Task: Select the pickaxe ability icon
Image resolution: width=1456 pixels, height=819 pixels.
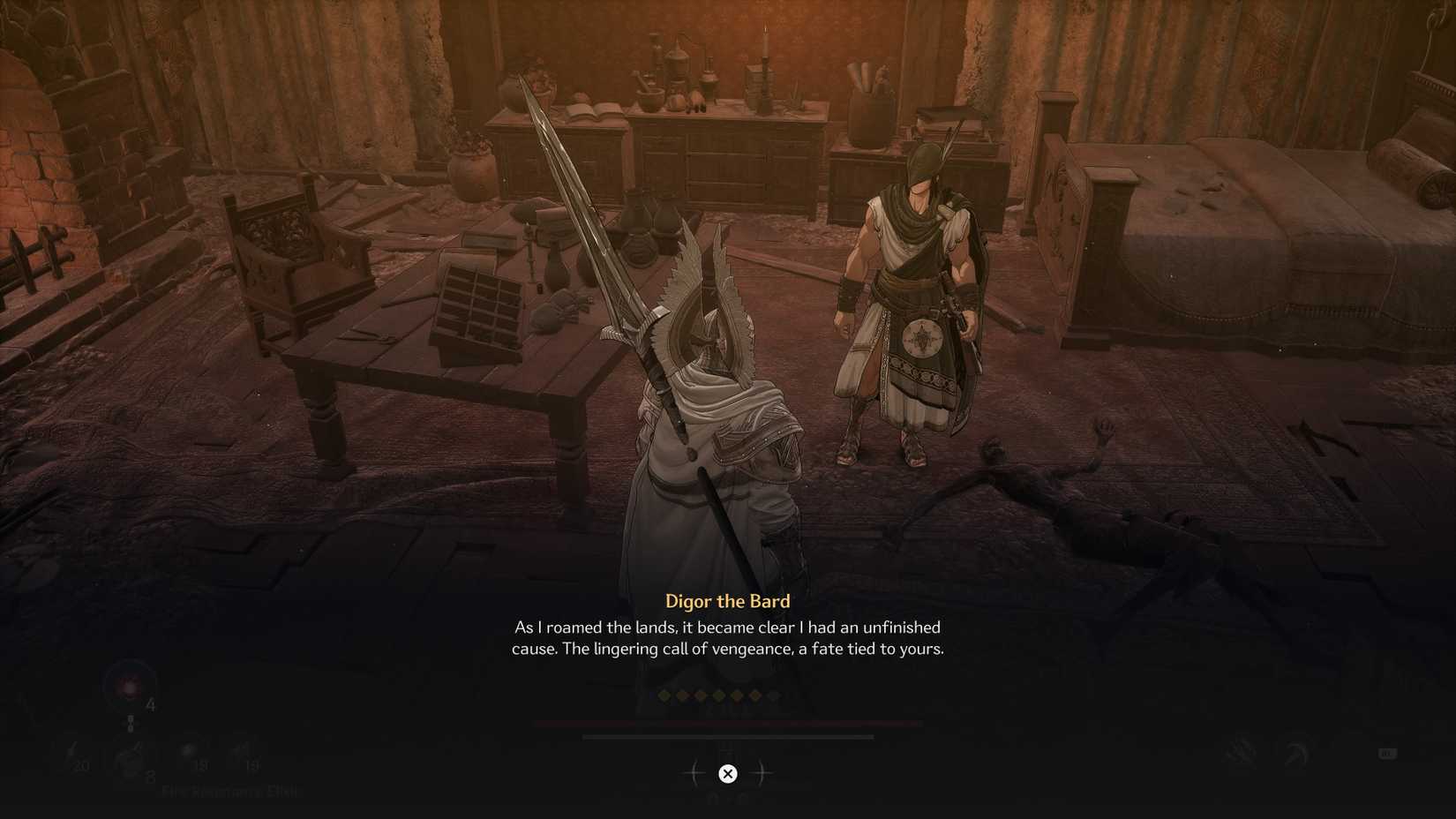Action: (x=1295, y=752)
